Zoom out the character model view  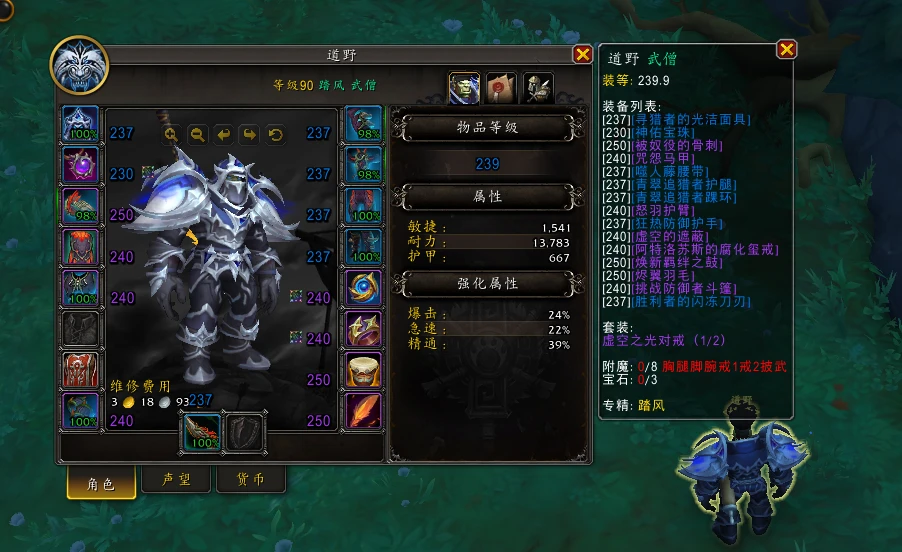pyautogui.click(x=197, y=134)
